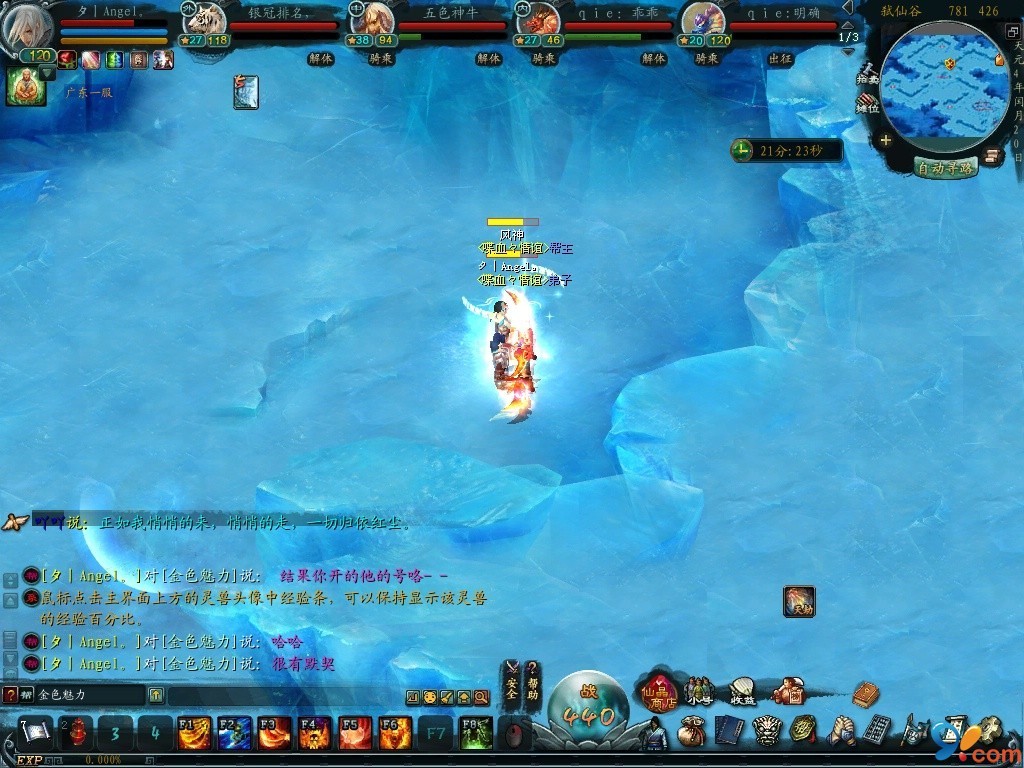This screenshot has width=1024, height=768.
Task: Toggle the 安全 safe mode button
Action: coord(512,680)
